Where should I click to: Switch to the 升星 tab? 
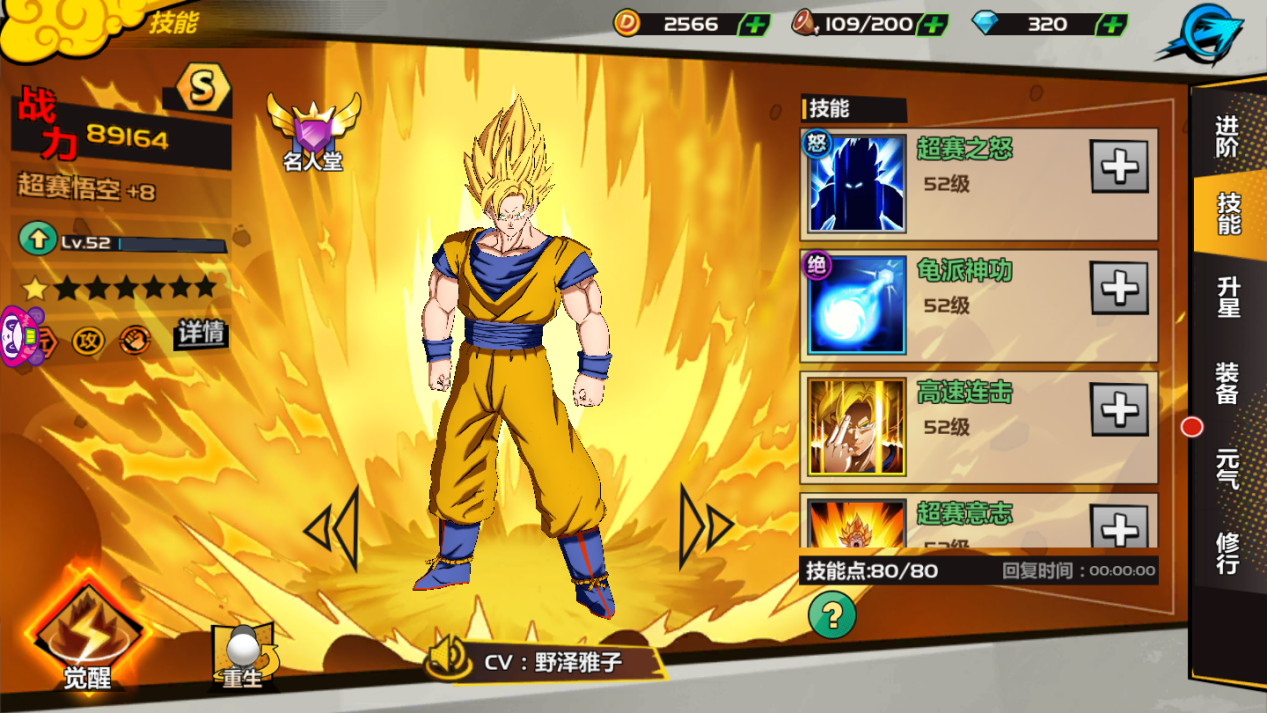[x=1228, y=297]
